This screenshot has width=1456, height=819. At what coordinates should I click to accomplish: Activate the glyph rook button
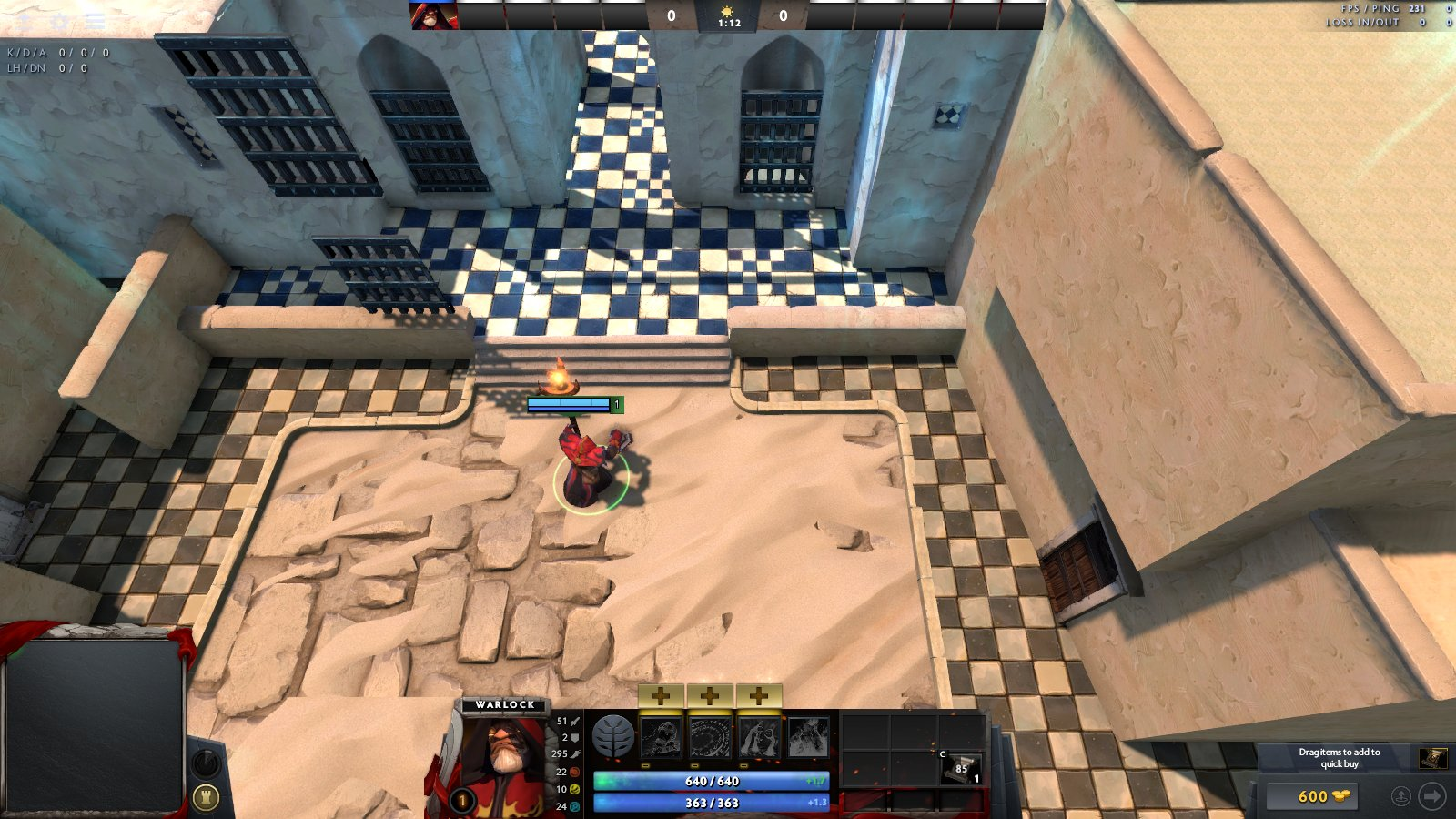[x=206, y=798]
